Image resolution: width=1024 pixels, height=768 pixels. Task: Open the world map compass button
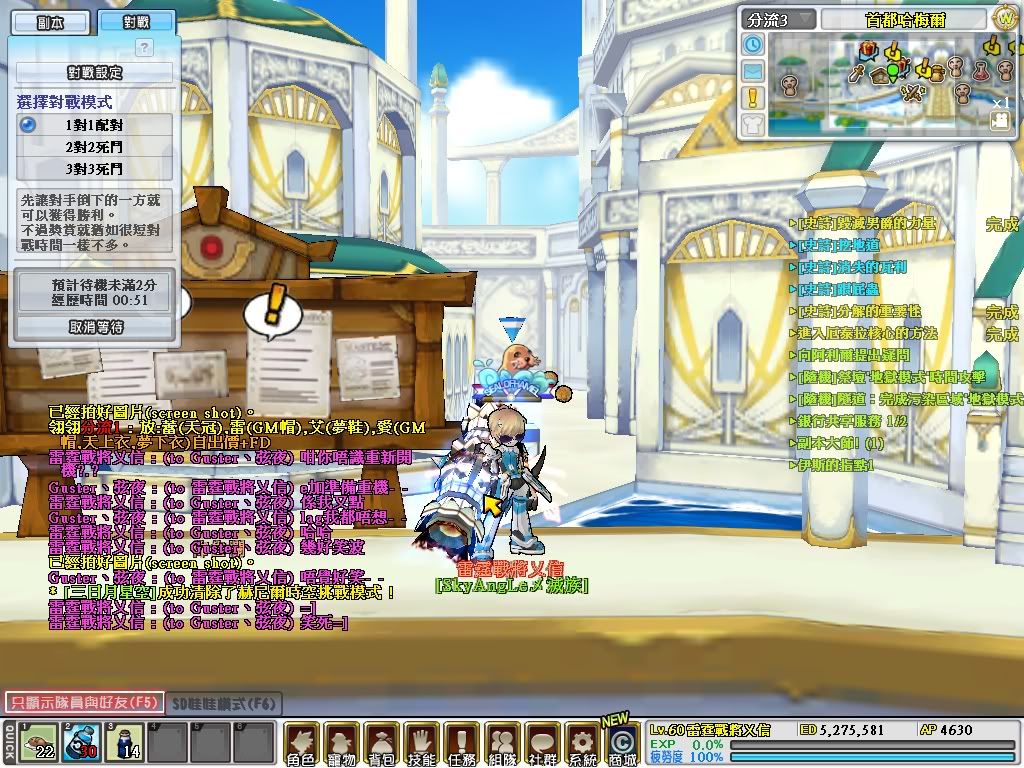[1004, 18]
